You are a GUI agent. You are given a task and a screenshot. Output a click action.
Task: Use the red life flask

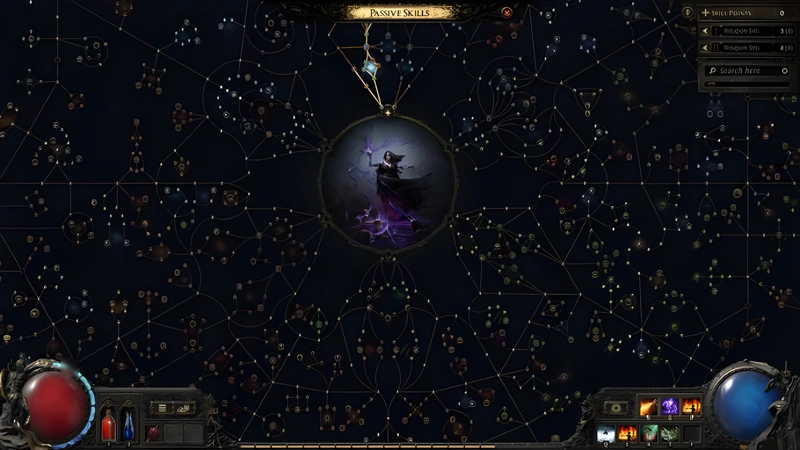click(x=108, y=425)
